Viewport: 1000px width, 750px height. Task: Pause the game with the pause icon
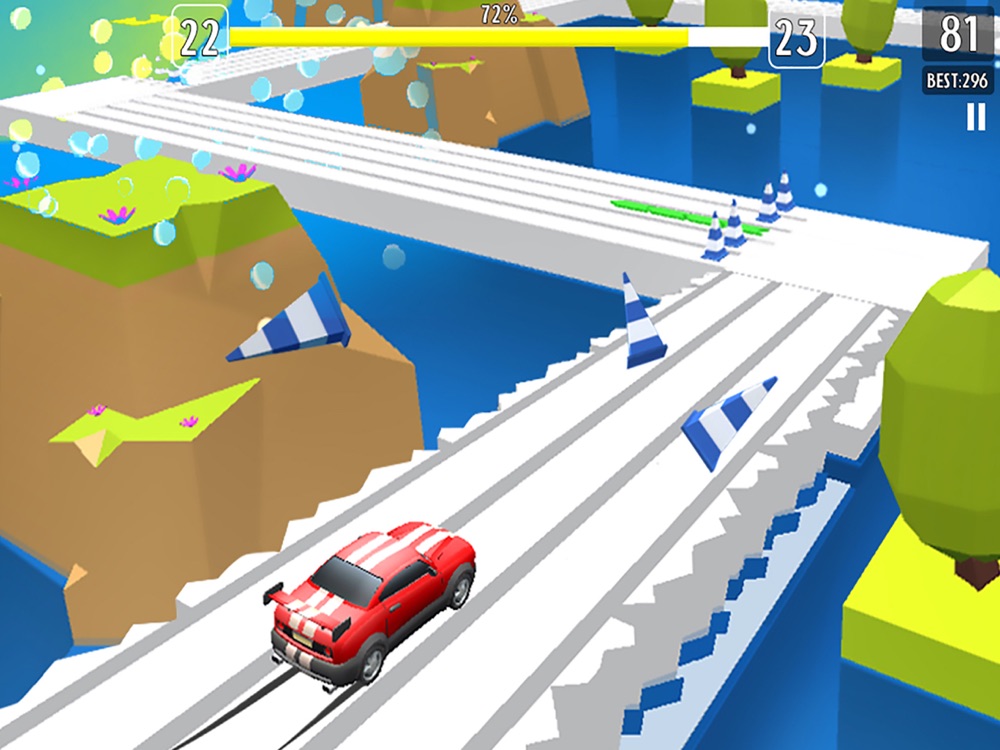pyautogui.click(x=975, y=118)
